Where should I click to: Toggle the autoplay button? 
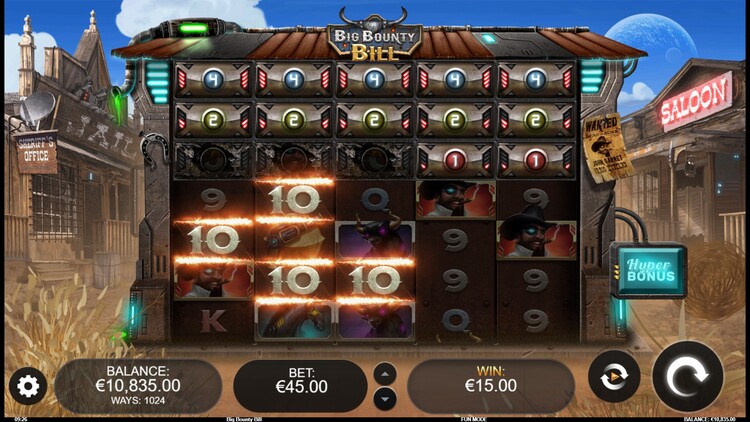(x=614, y=377)
